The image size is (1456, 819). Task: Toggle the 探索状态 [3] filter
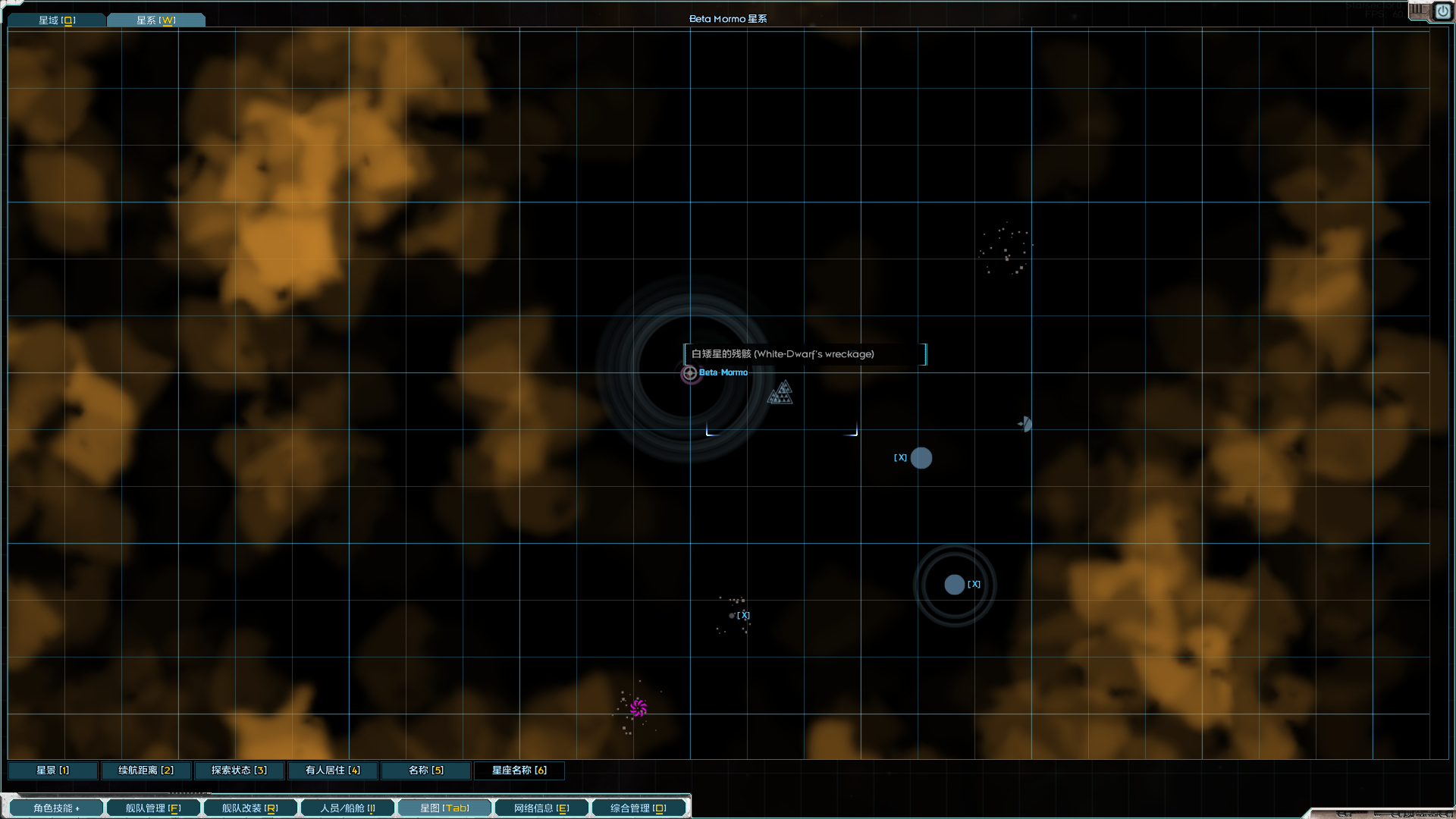point(239,770)
